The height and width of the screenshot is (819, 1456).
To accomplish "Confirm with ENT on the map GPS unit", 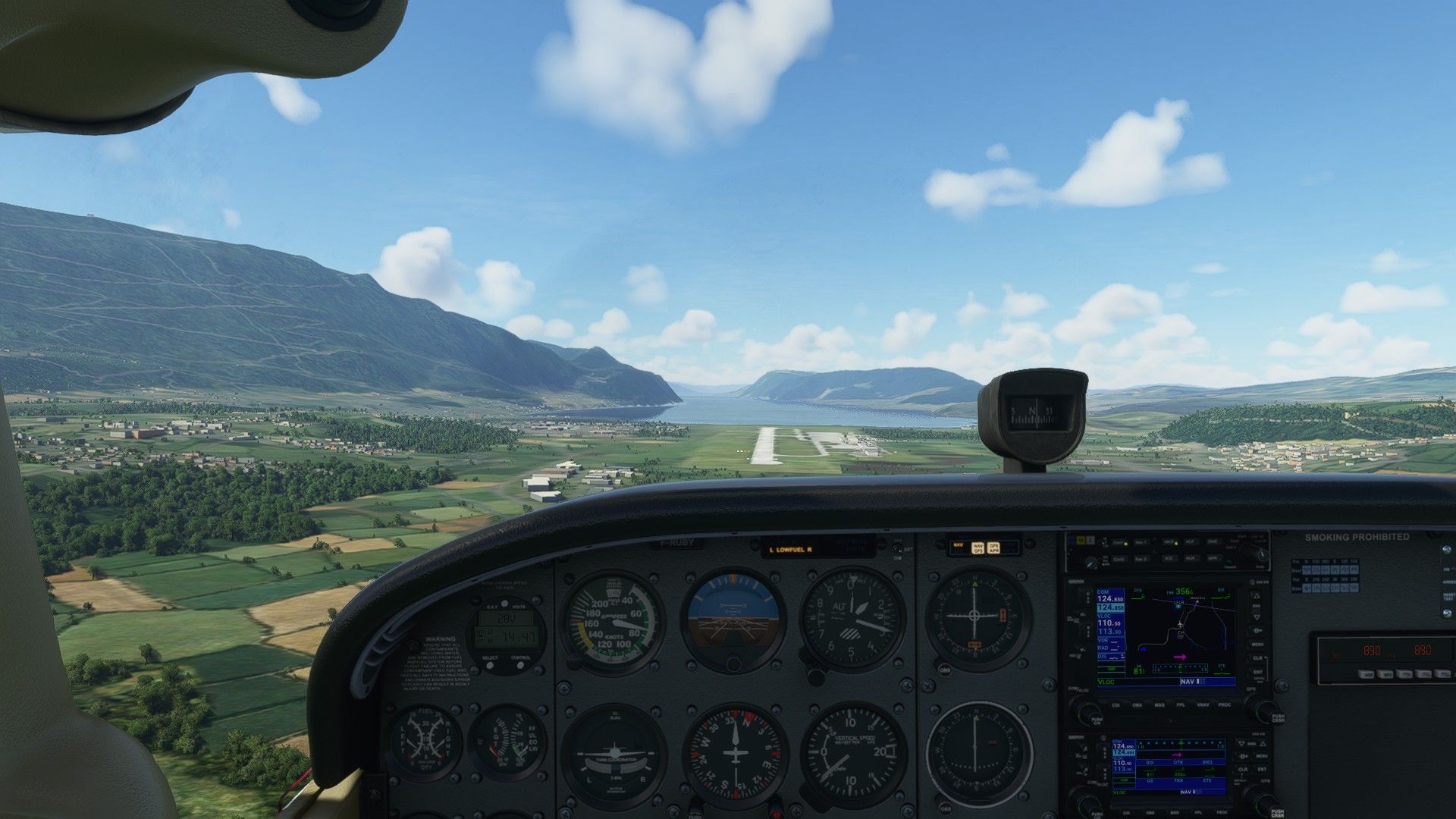I will [1257, 672].
